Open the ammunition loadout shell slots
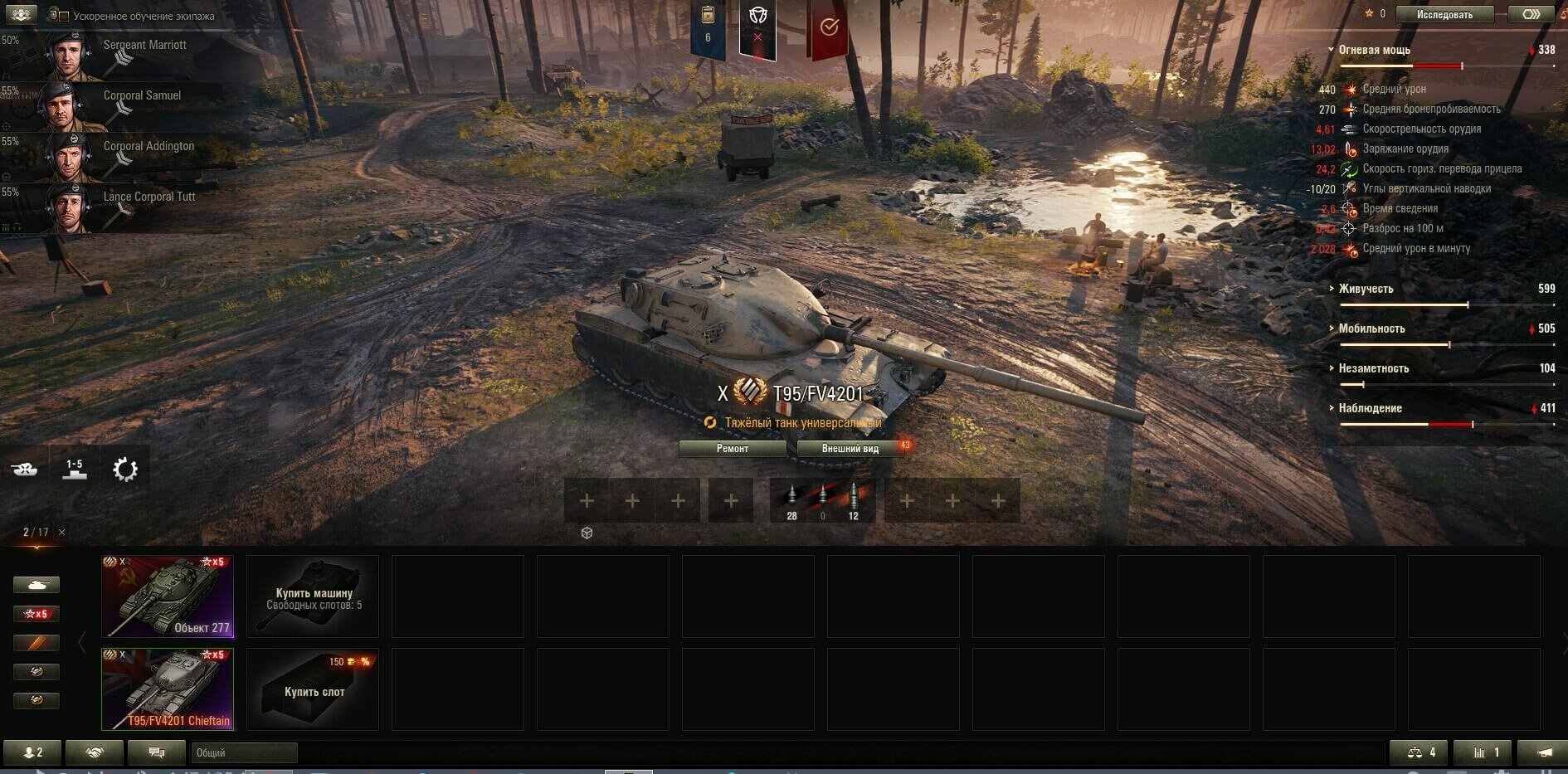The width and height of the screenshot is (1568, 774). click(x=822, y=500)
